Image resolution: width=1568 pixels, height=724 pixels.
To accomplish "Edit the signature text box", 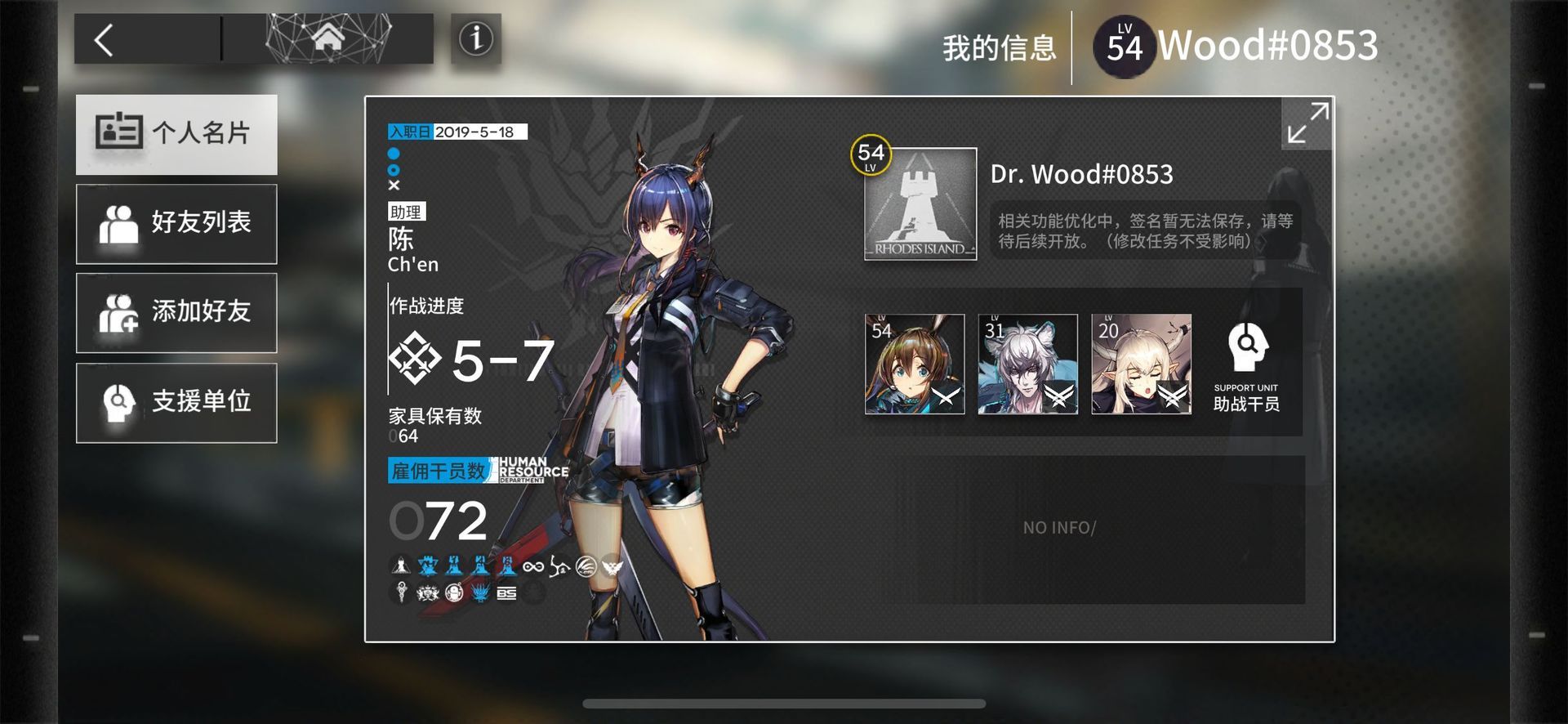I will click(x=1145, y=231).
